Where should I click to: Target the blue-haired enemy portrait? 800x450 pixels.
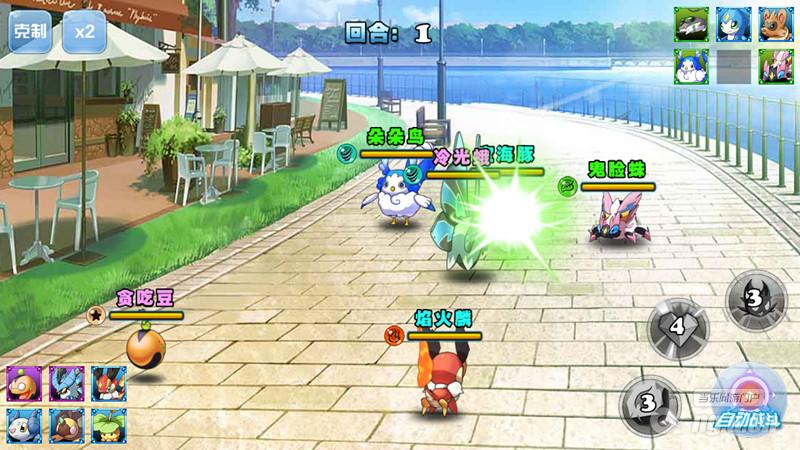coord(733,24)
